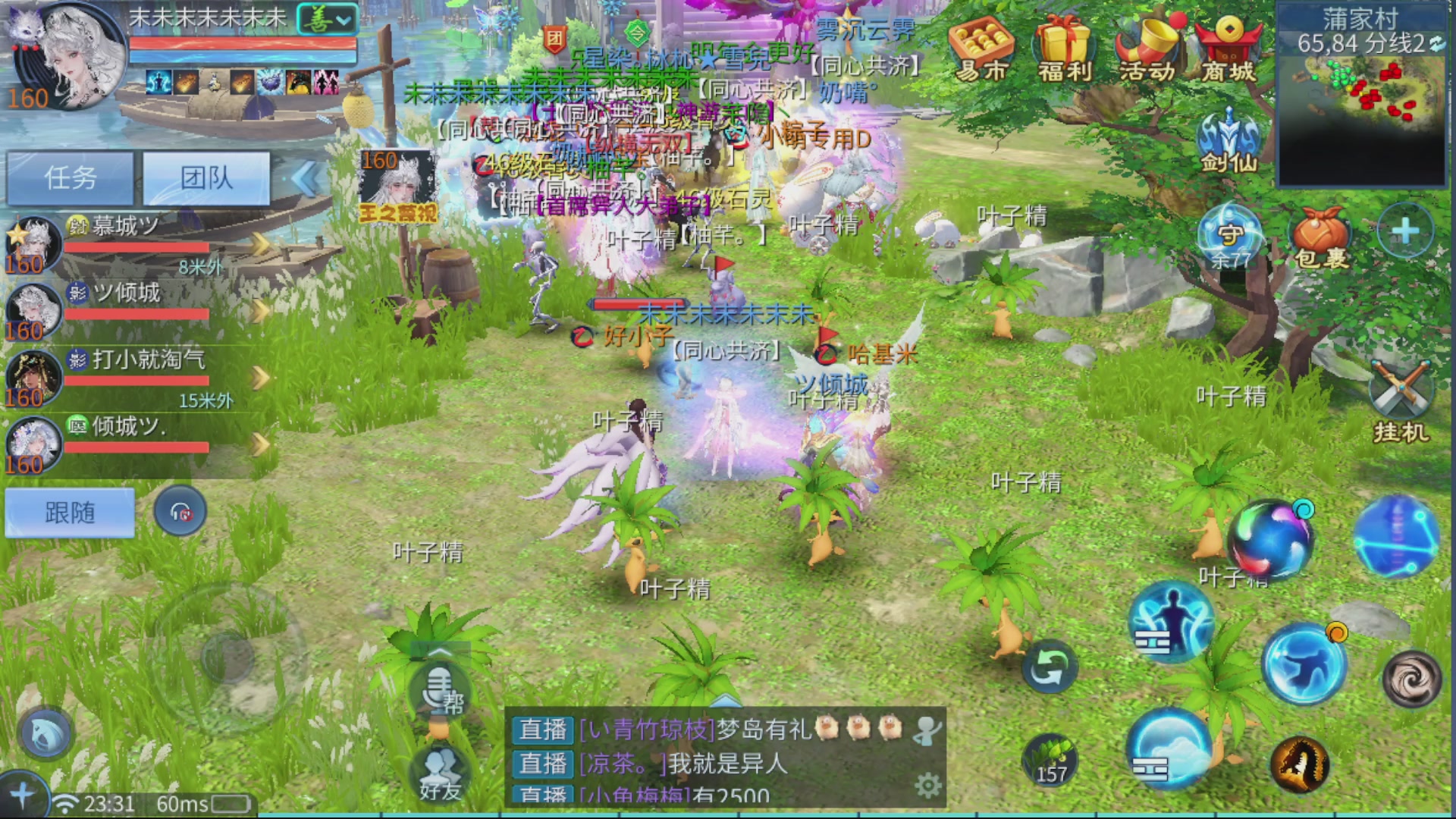The height and width of the screenshot is (819, 1456).
Task: Toggle the 帮 microphone voice chat
Action: (x=438, y=690)
